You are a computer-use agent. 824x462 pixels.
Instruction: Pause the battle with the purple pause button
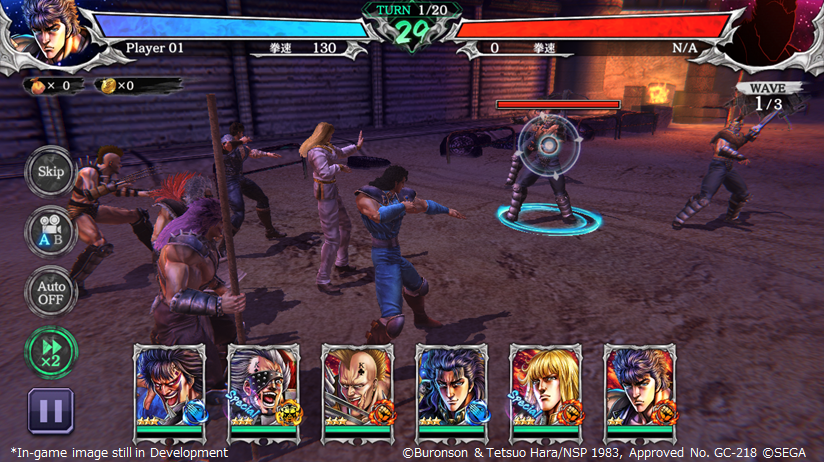pos(50,410)
